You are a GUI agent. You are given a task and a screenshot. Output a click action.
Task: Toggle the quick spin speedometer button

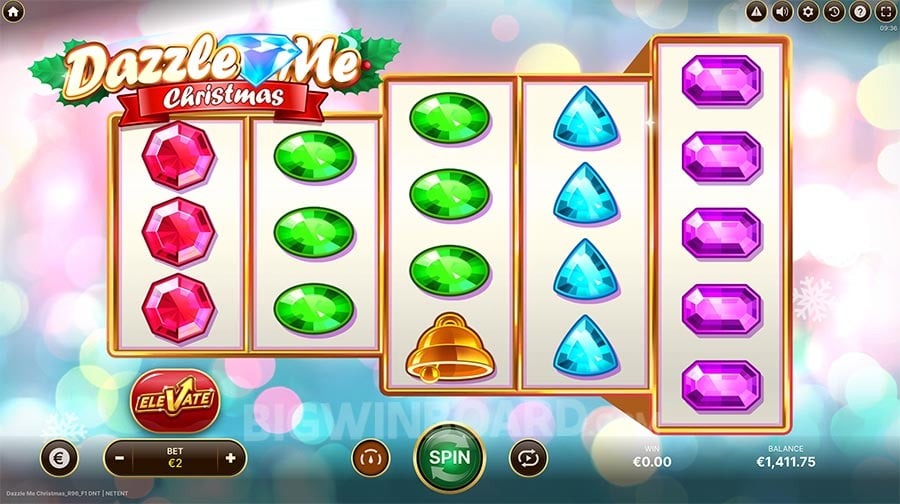369,458
